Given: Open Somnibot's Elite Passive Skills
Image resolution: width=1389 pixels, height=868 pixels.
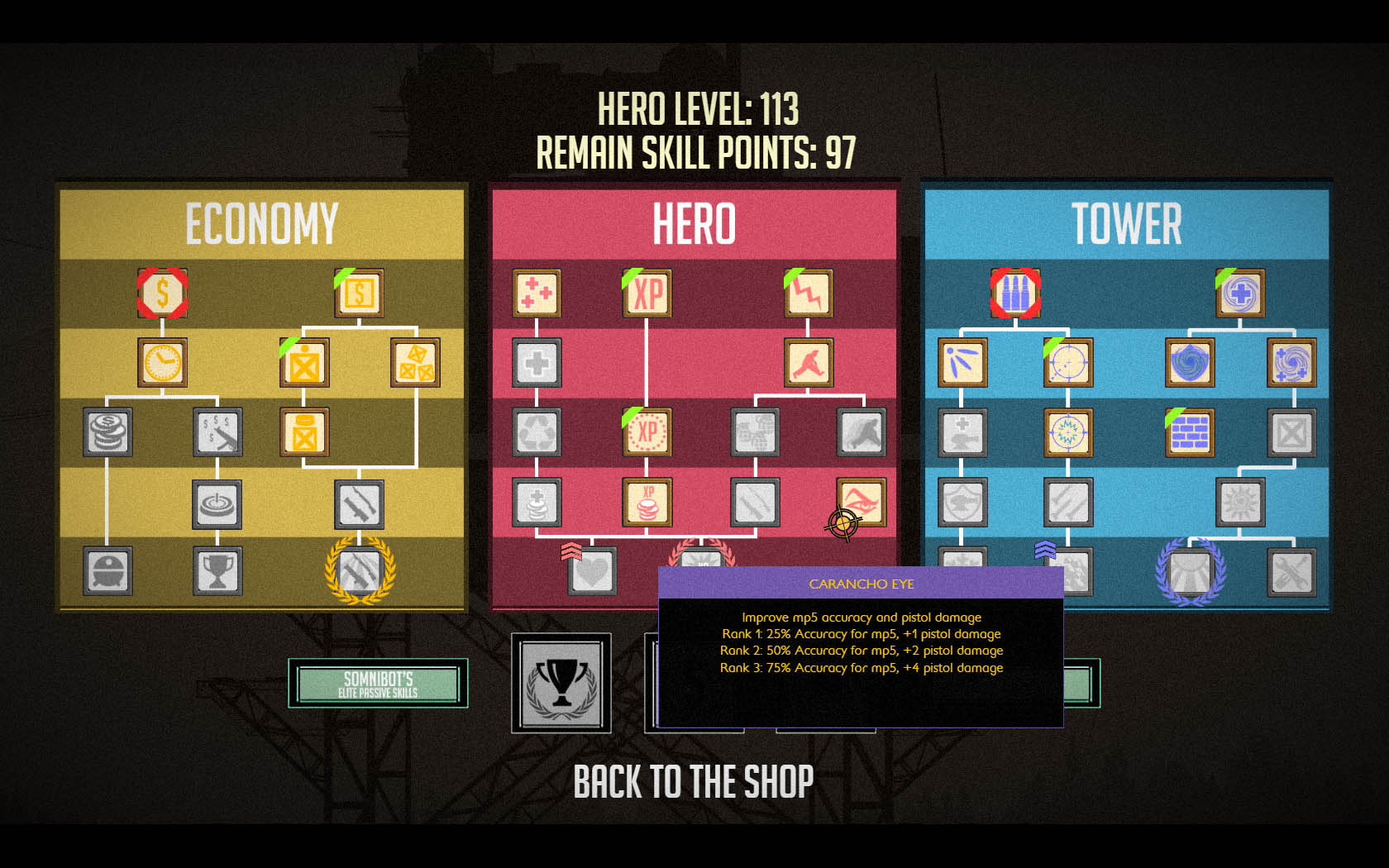Looking at the screenshot, I should [x=378, y=684].
